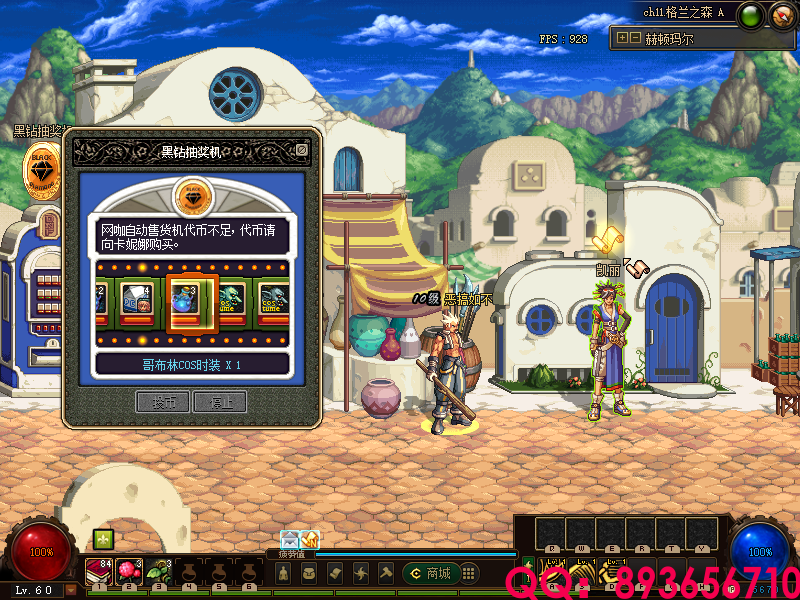Click the green fleur-de-lis buff icon
This screenshot has width=800, height=600.
pyautogui.click(x=103, y=539)
